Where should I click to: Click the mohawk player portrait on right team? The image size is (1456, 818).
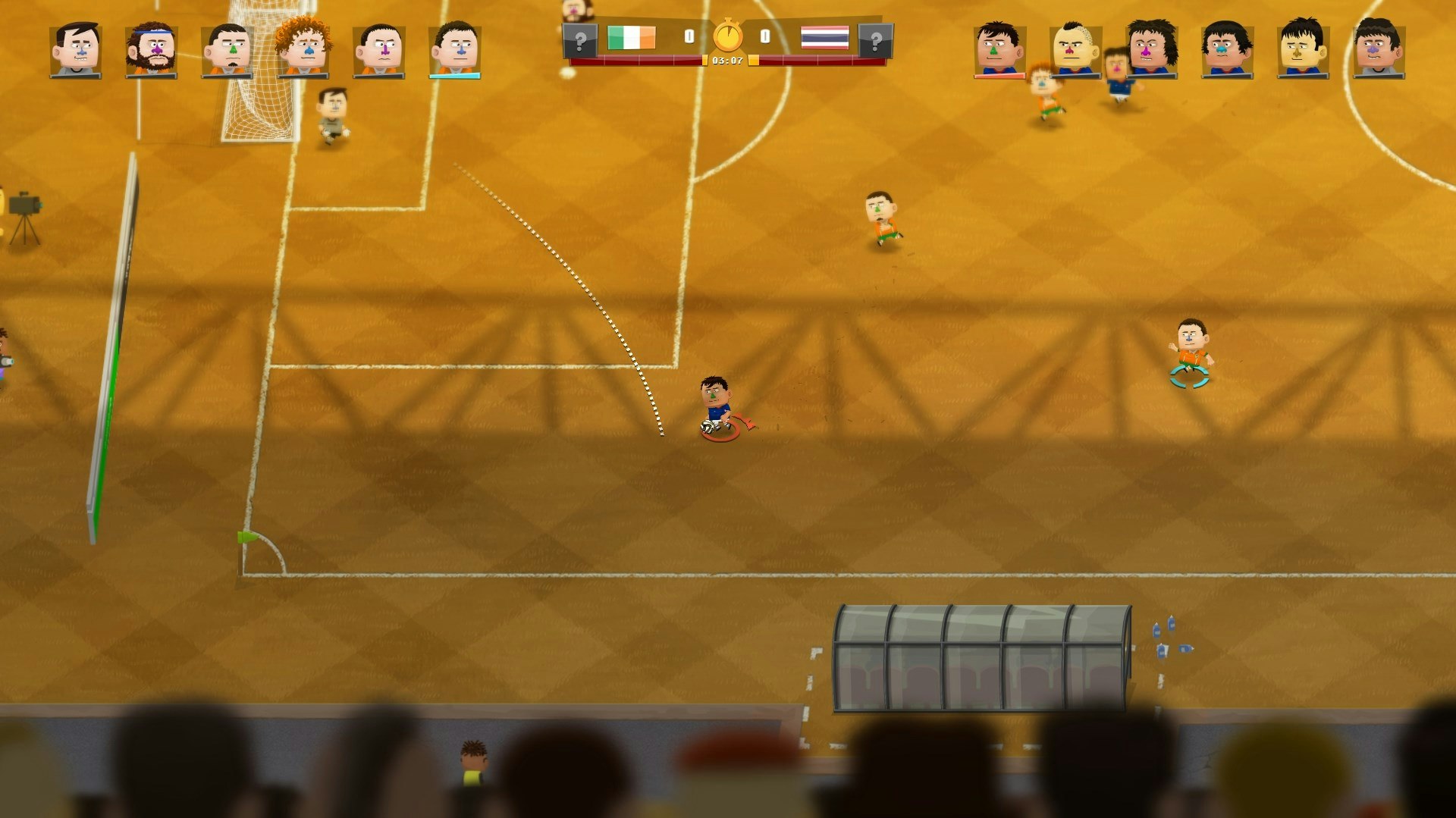coord(1077,47)
